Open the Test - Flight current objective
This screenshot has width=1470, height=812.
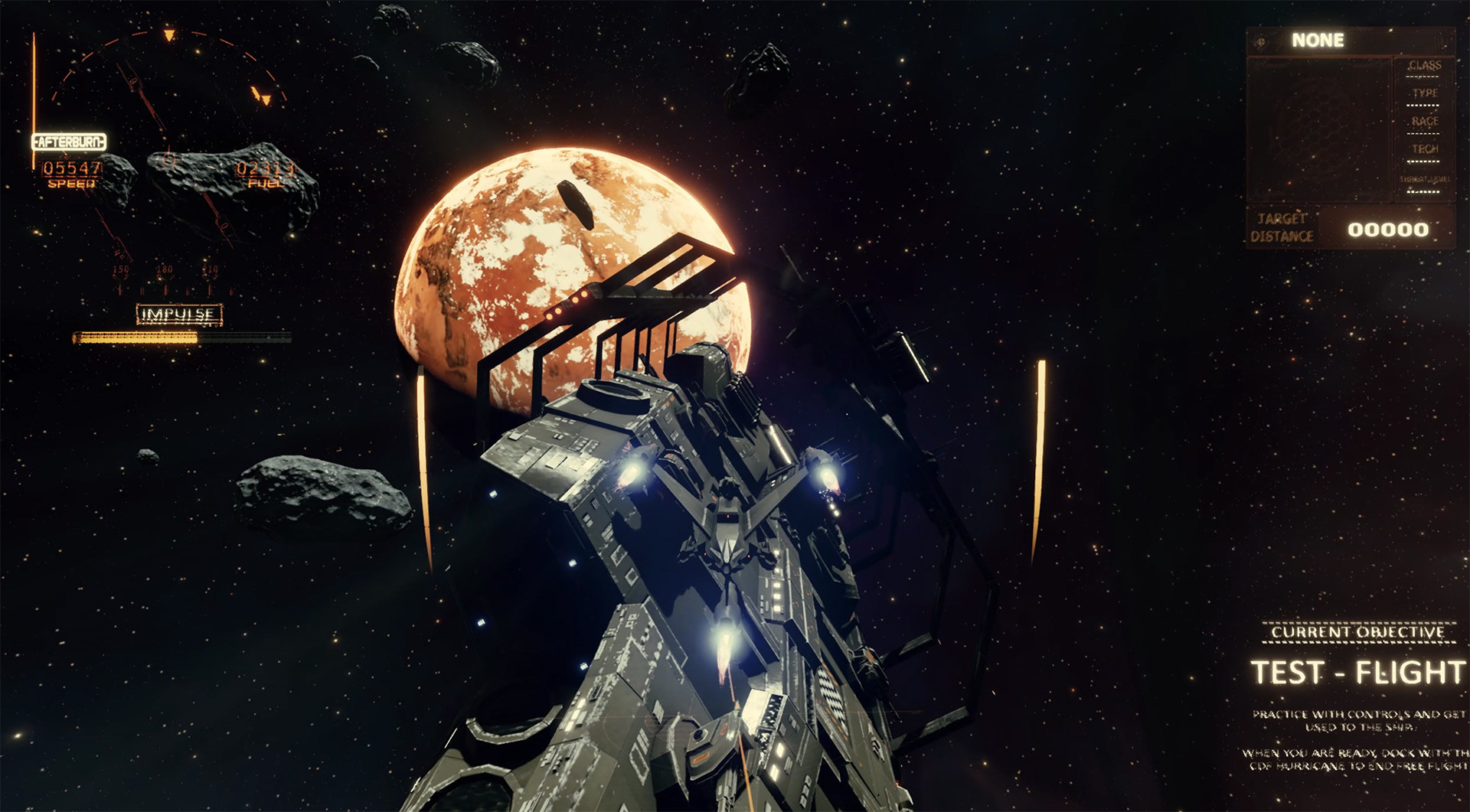click(1357, 672)
